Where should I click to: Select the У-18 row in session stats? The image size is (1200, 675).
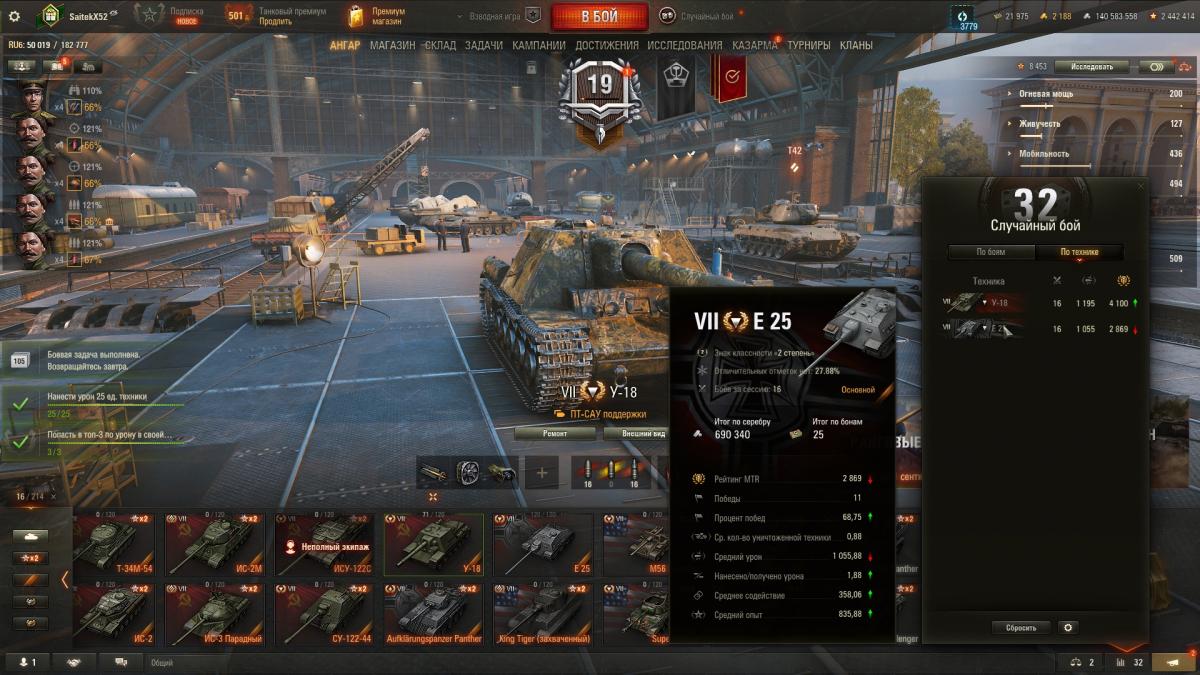click(x=1035, y=303)
